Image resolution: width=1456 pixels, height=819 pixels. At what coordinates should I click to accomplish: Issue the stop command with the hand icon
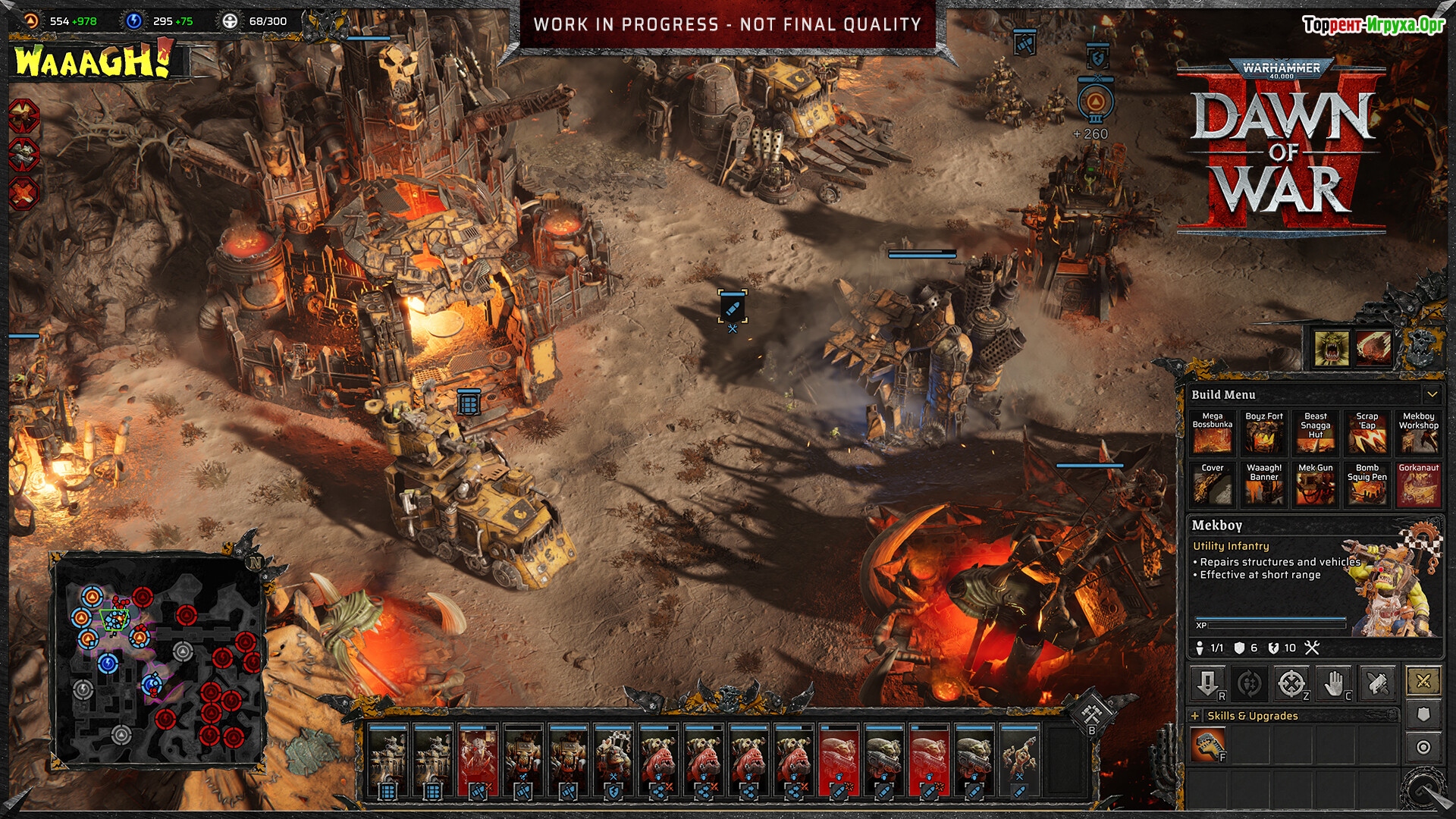click(x=1334, y=683)
